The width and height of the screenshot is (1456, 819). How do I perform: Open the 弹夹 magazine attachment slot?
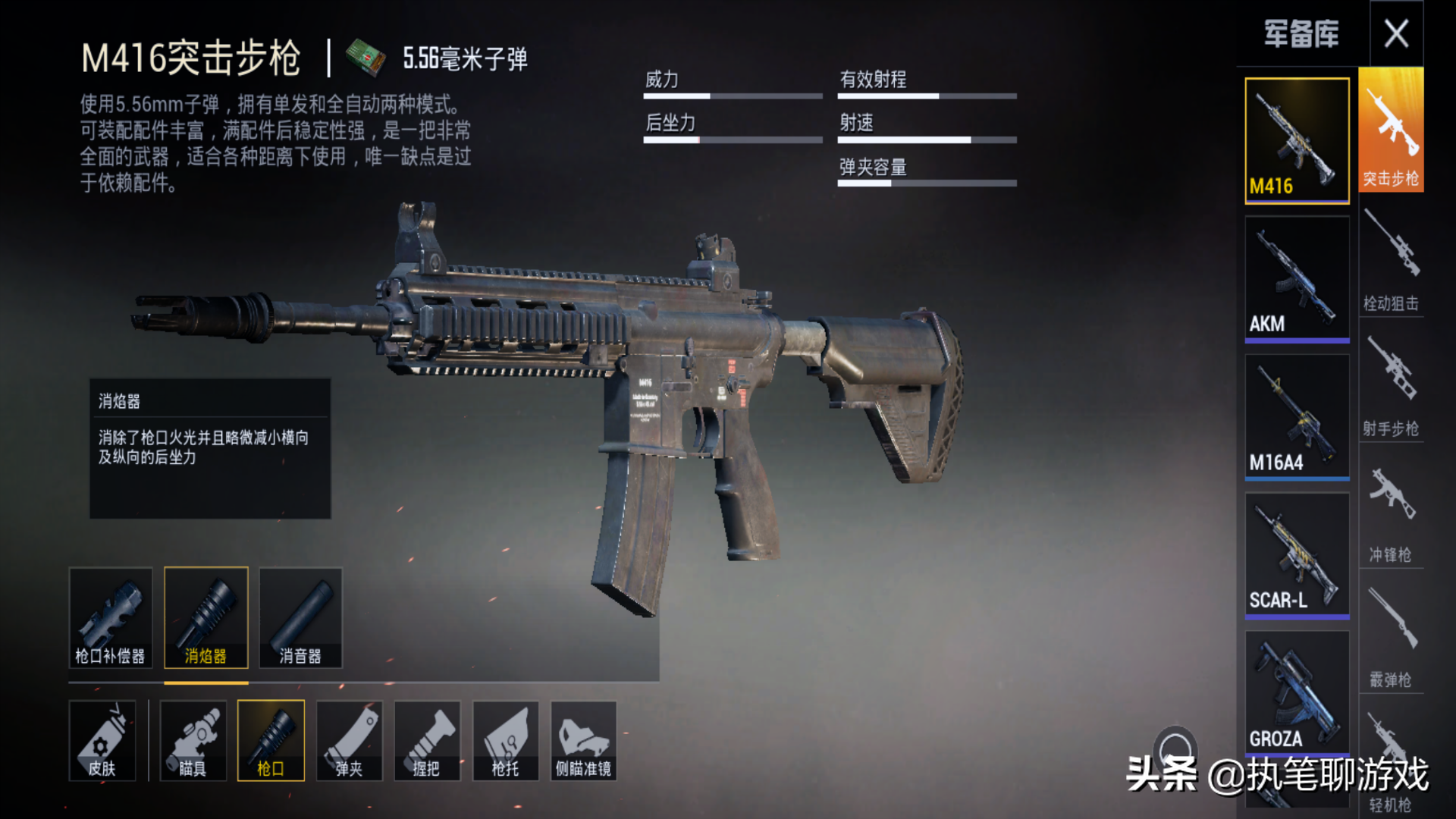[x=350, y=740]
